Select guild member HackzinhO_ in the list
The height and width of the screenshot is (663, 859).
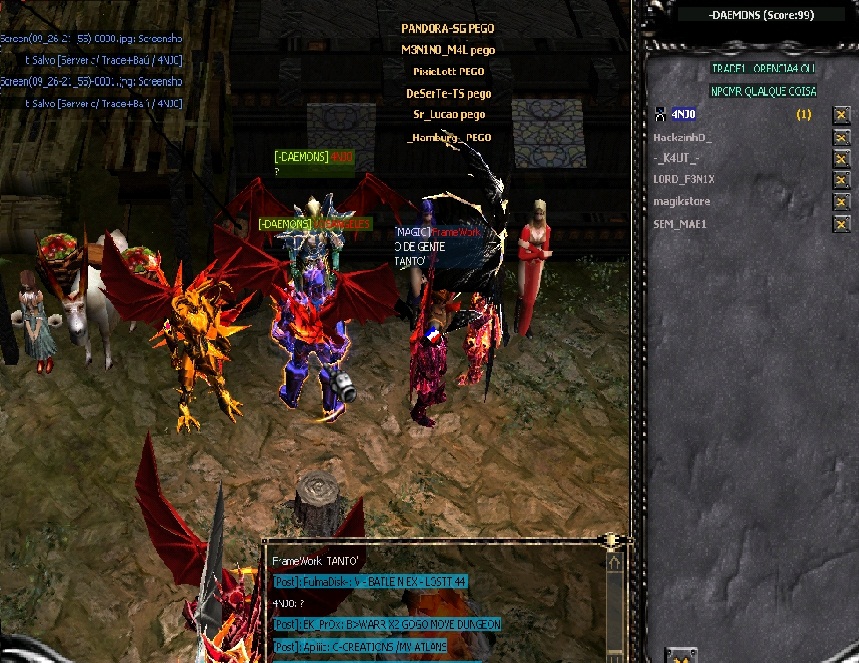point(681,136)
